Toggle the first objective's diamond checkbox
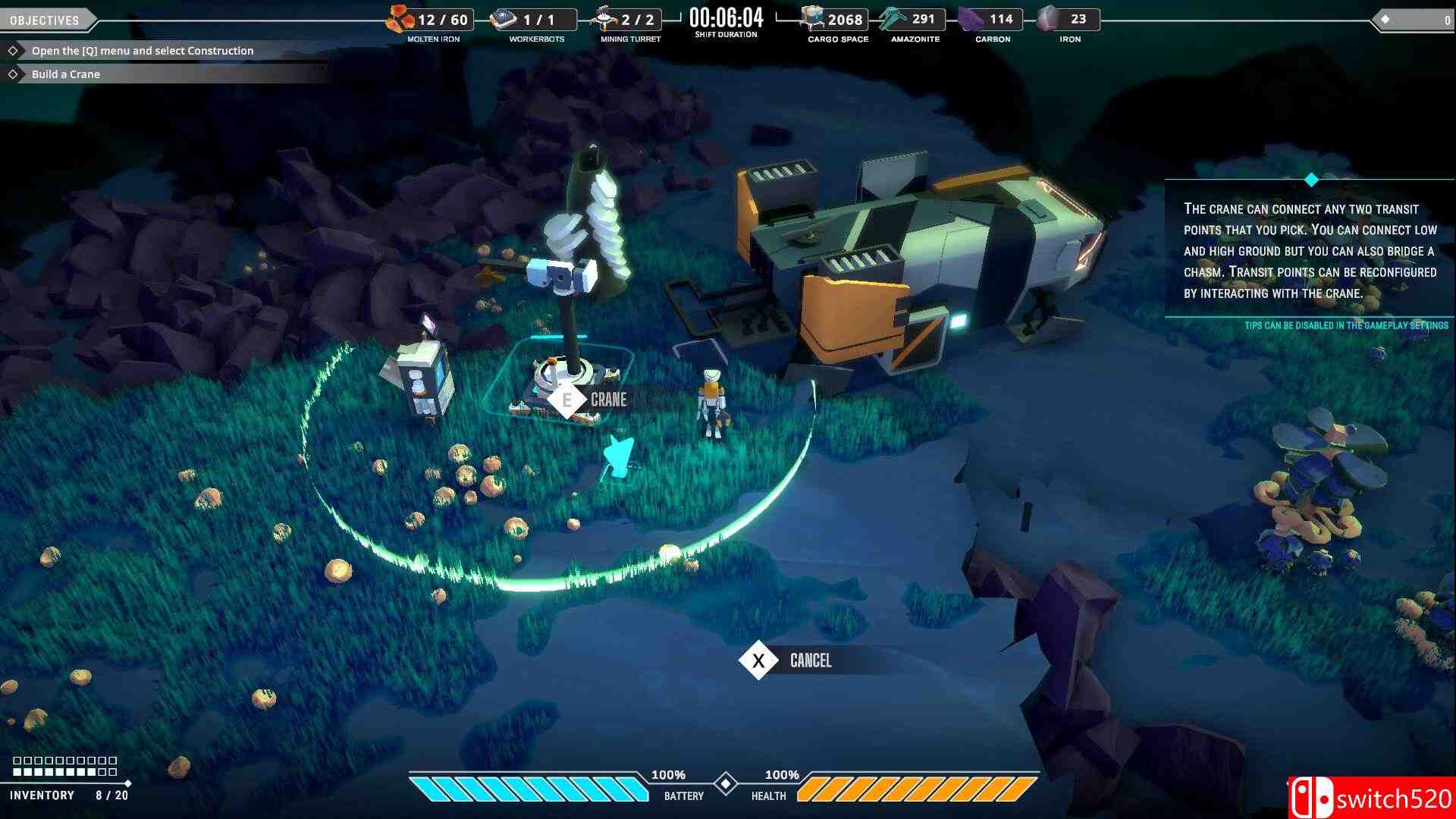The image size is (1456, 819). point(14,50)
